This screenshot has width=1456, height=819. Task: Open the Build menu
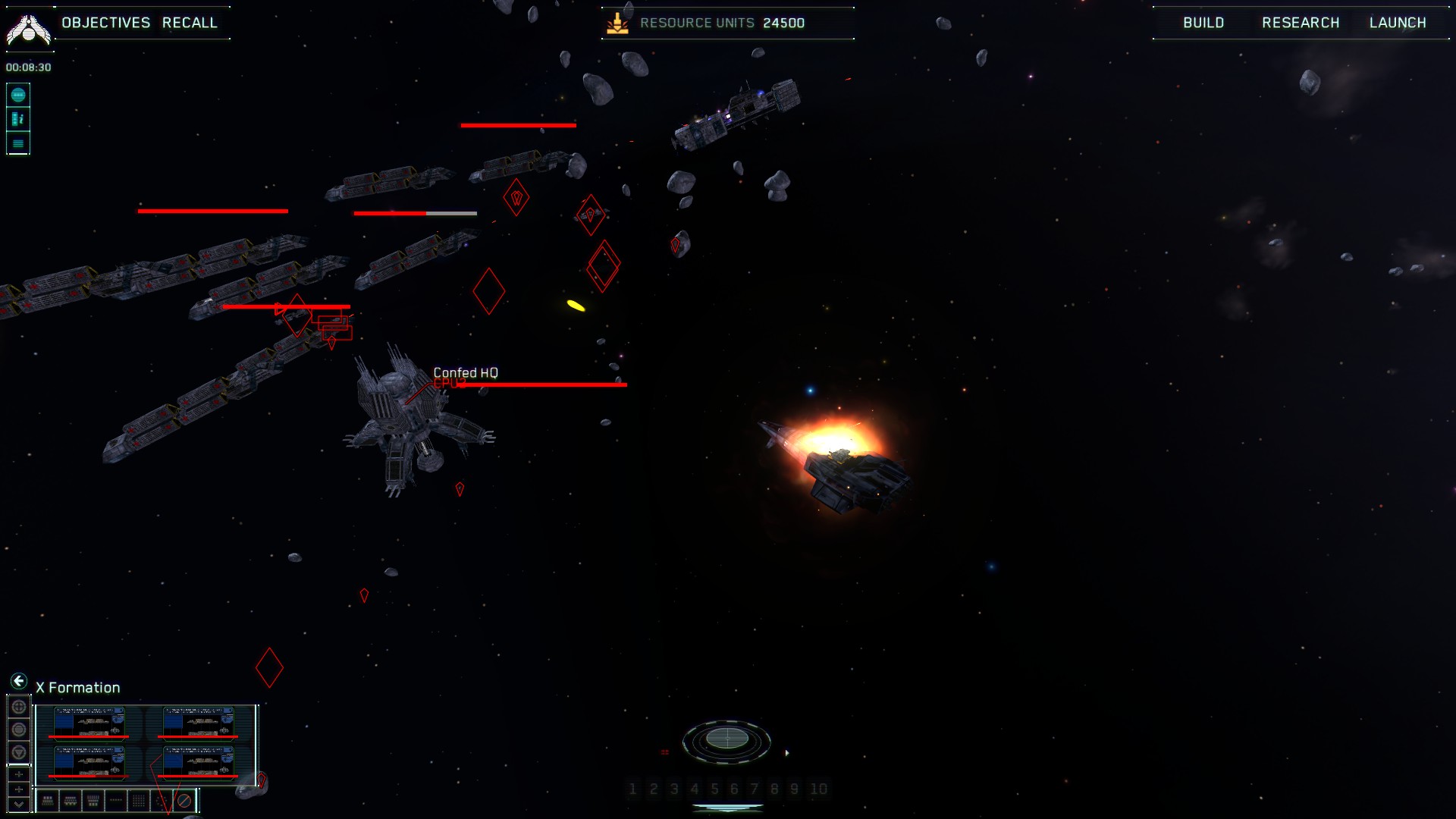(x=1203, y=23)
